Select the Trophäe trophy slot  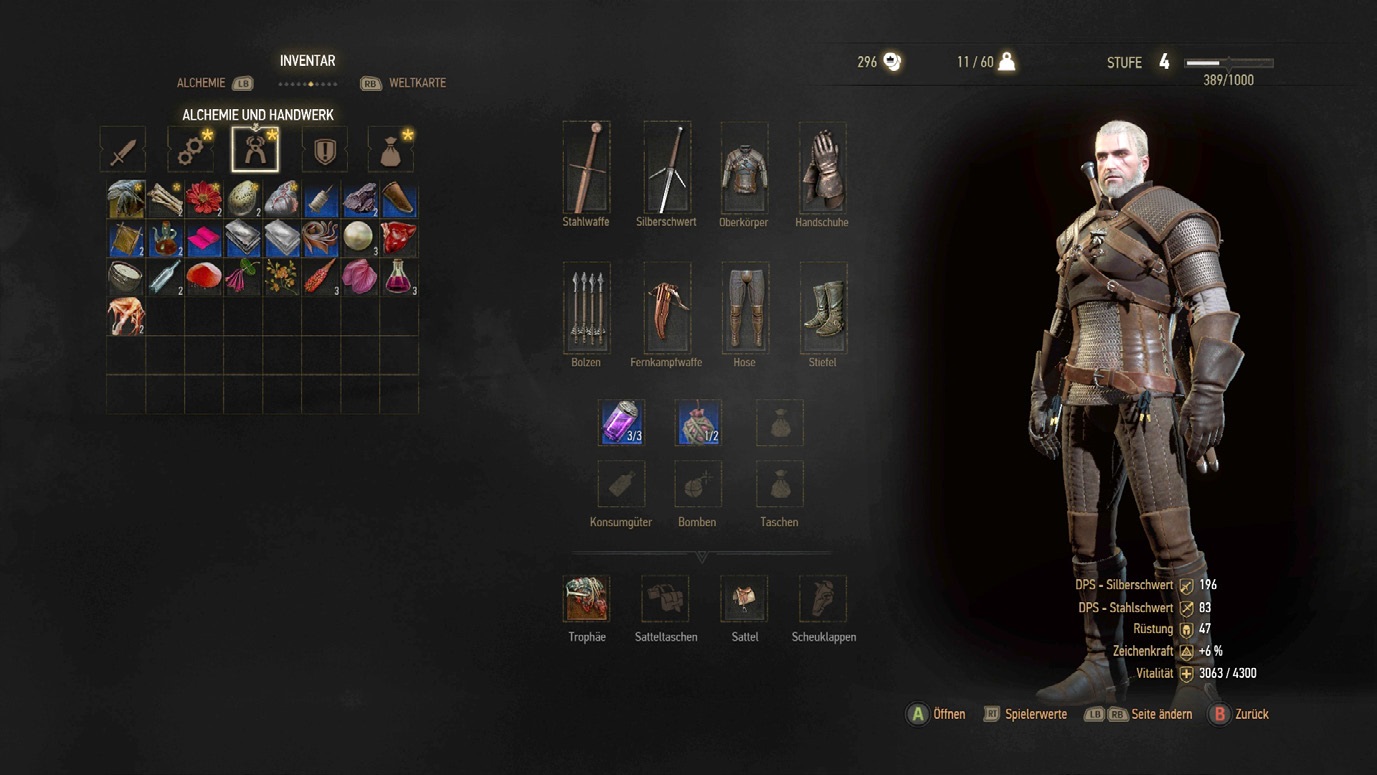pos(586,598)
